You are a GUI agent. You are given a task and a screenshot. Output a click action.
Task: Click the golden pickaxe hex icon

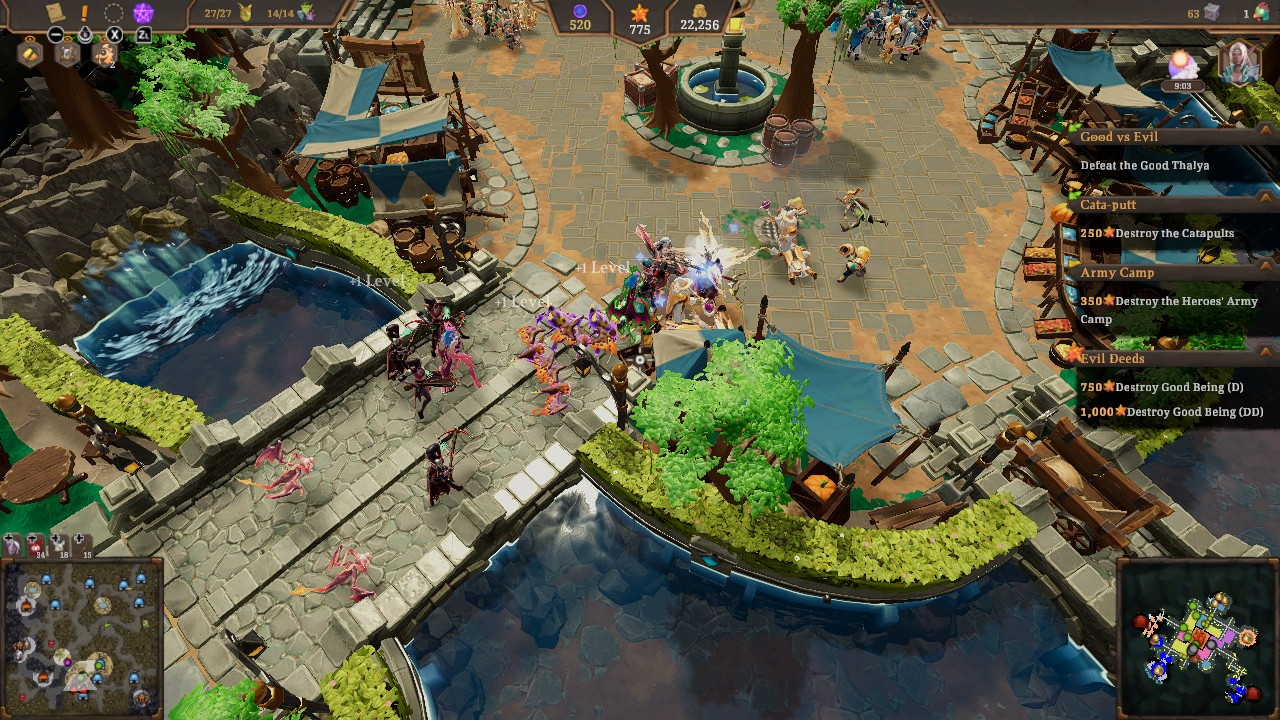[30, 55]
